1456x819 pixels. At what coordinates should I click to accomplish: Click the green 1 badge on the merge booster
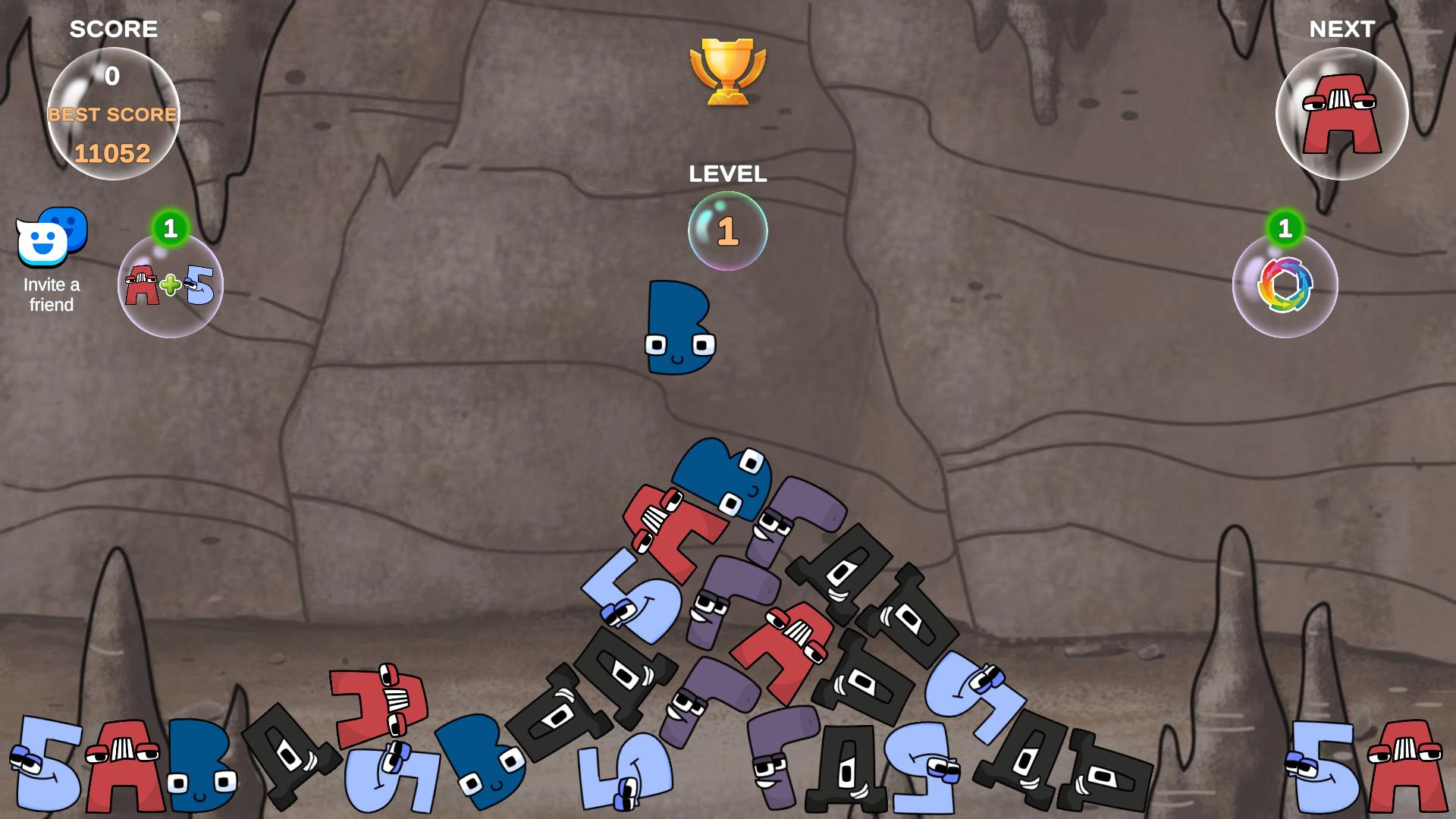click(171, 226)
